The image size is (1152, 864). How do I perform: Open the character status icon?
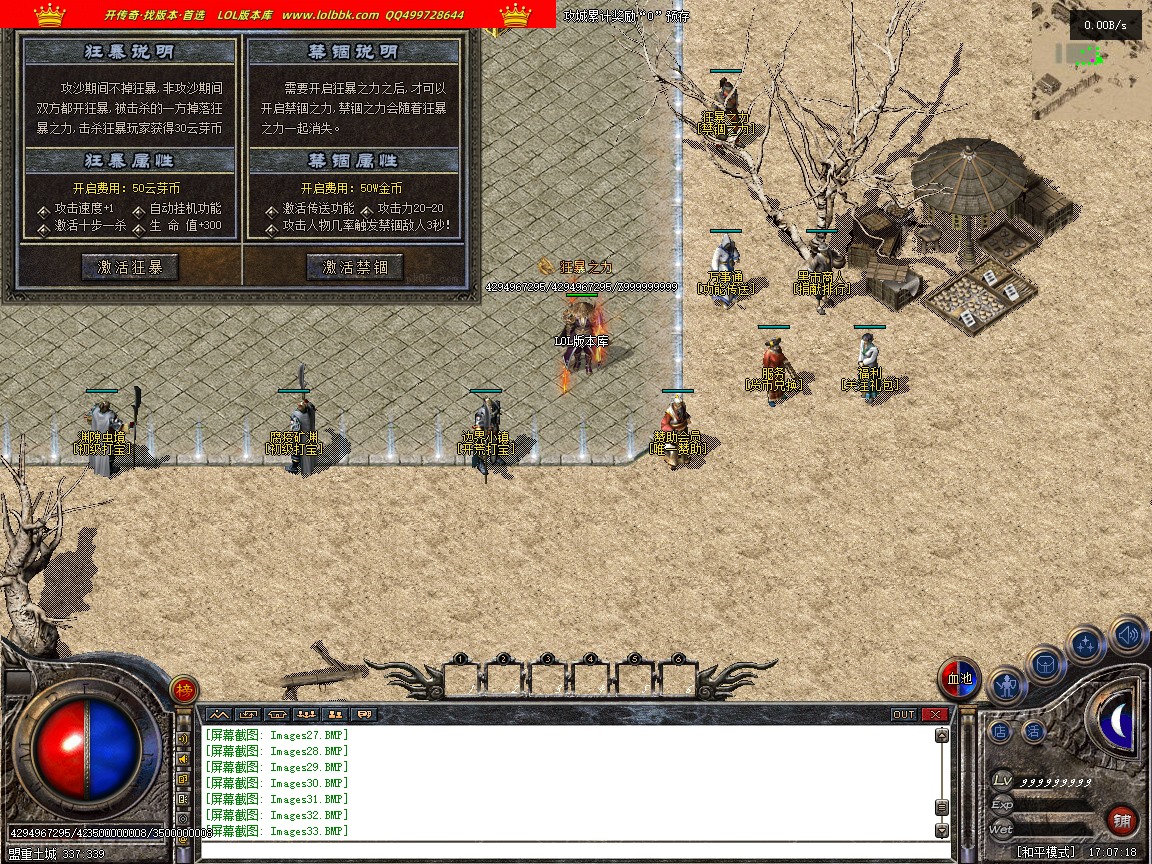(1007, 686)
